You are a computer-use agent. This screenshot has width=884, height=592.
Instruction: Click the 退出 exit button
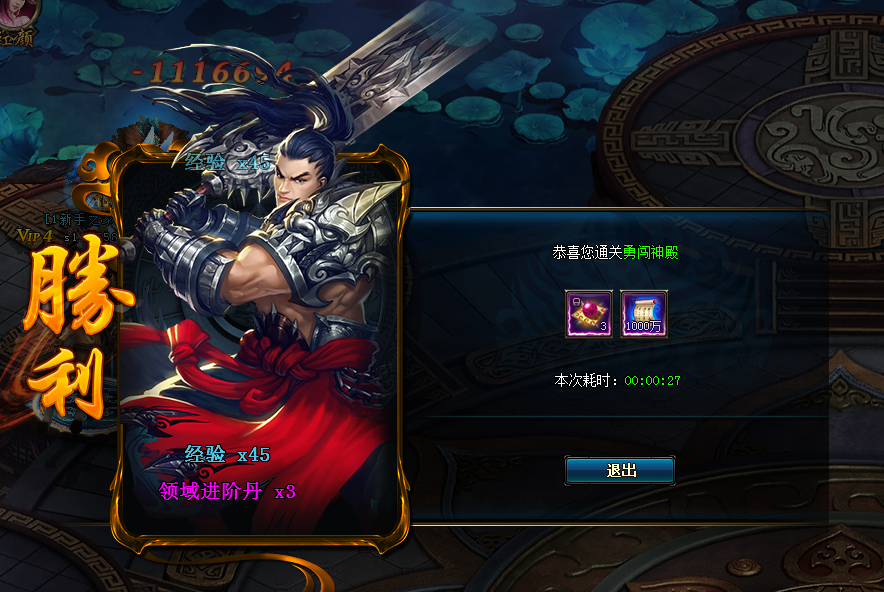pyautogui.click(x=620, y=470)
